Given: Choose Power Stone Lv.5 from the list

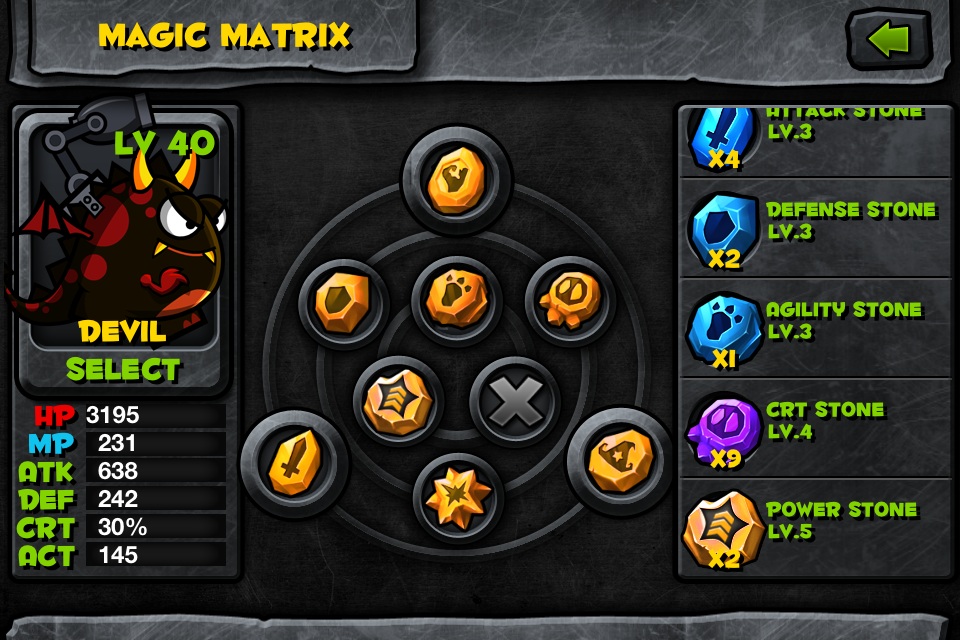Looking at the screenshot, I should pos(815,528).
